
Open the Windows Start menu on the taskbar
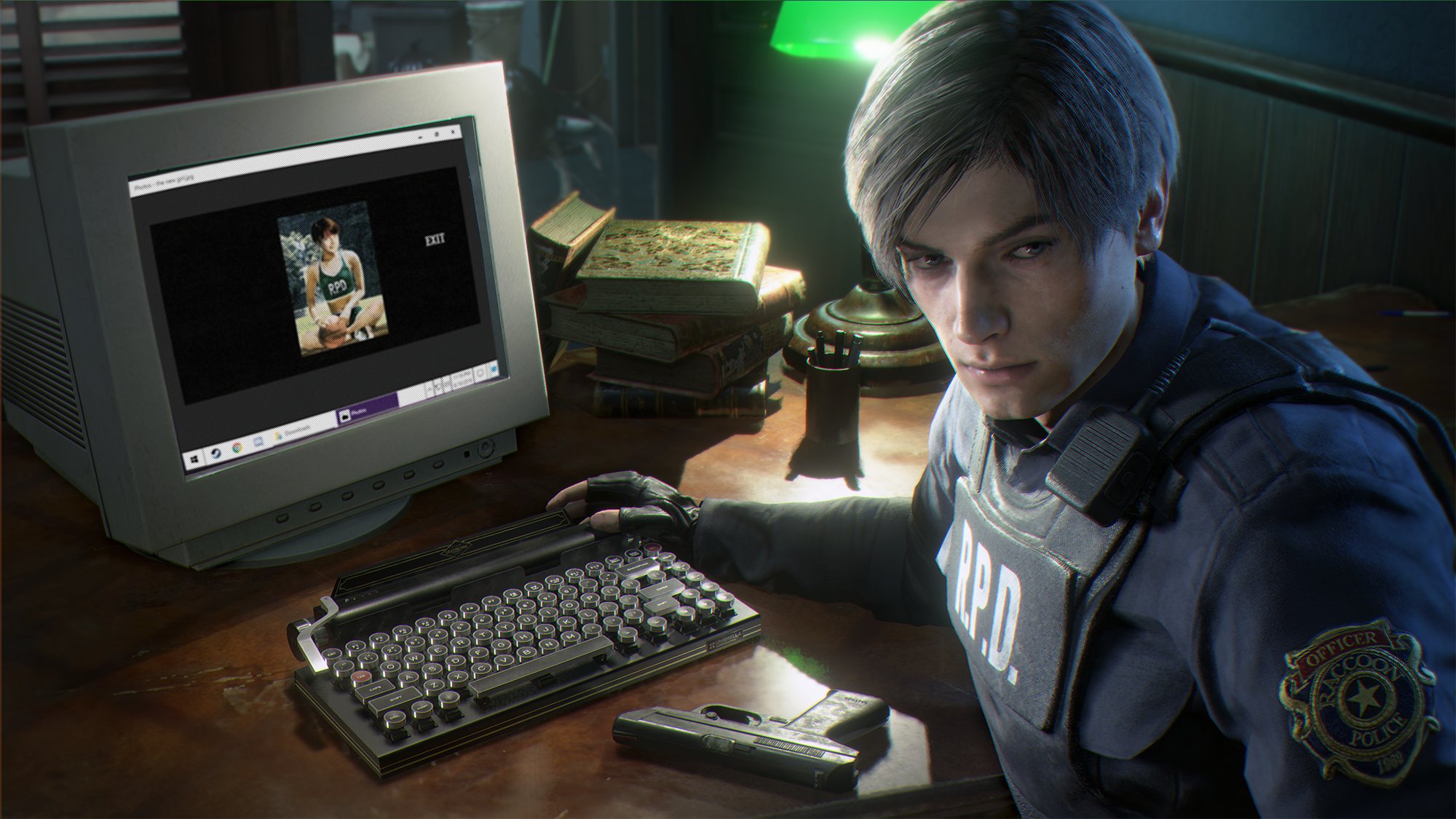[194, 461]
